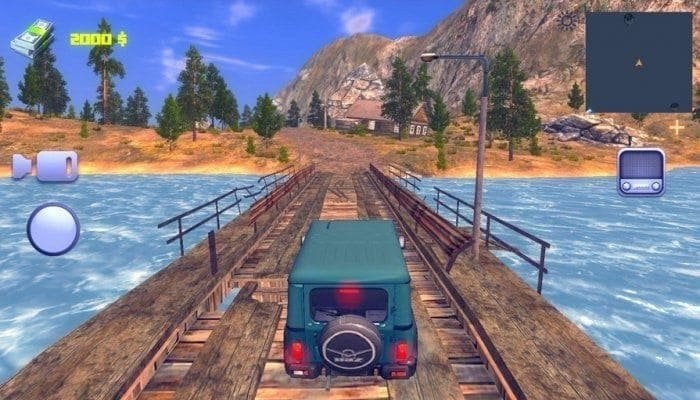700x400 pixels.
Task: Switch the camera view with the camera icon
Action: tap(45, 166)
